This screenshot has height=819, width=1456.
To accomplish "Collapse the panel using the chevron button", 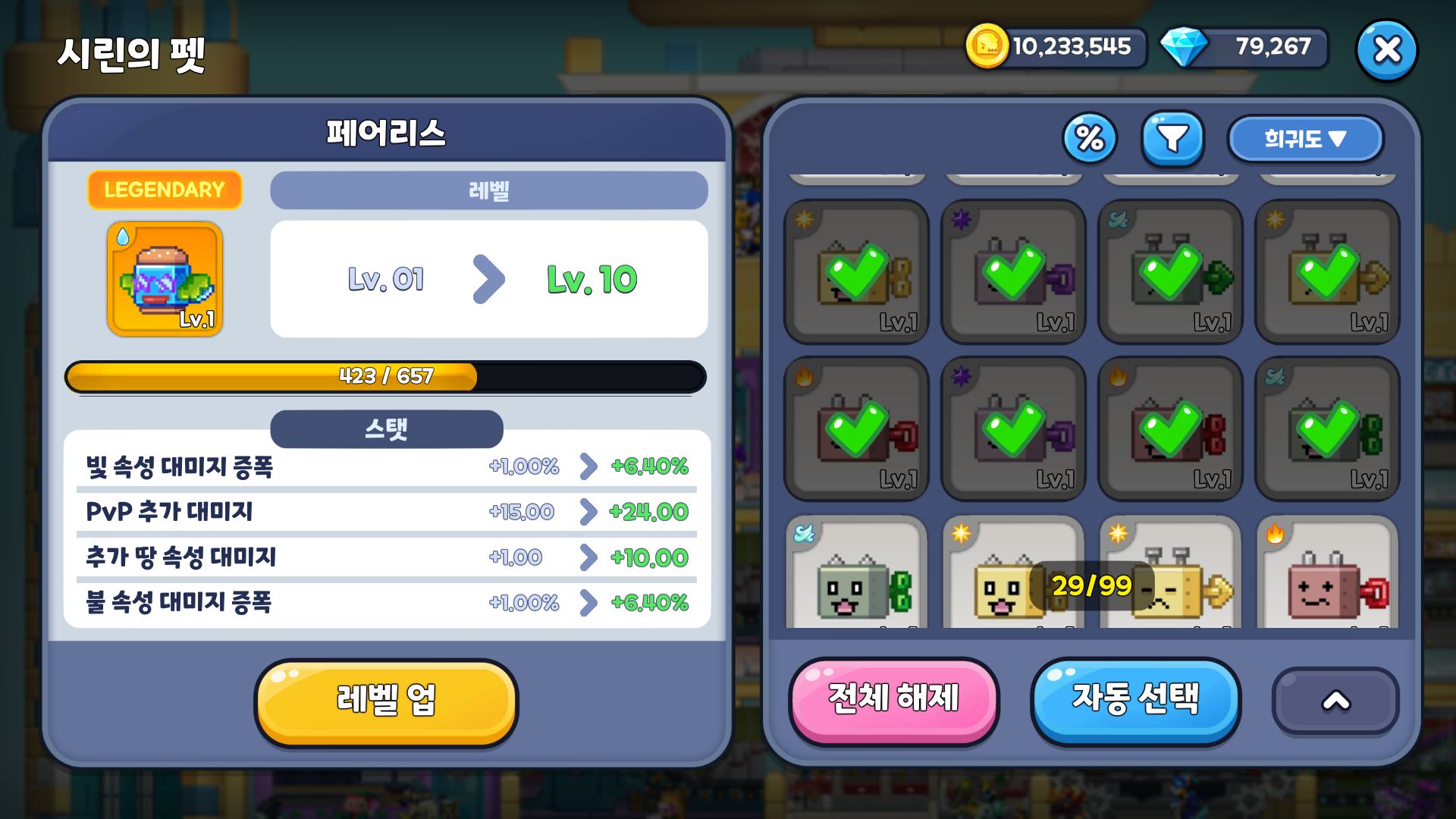I will tap(1336, 701).
